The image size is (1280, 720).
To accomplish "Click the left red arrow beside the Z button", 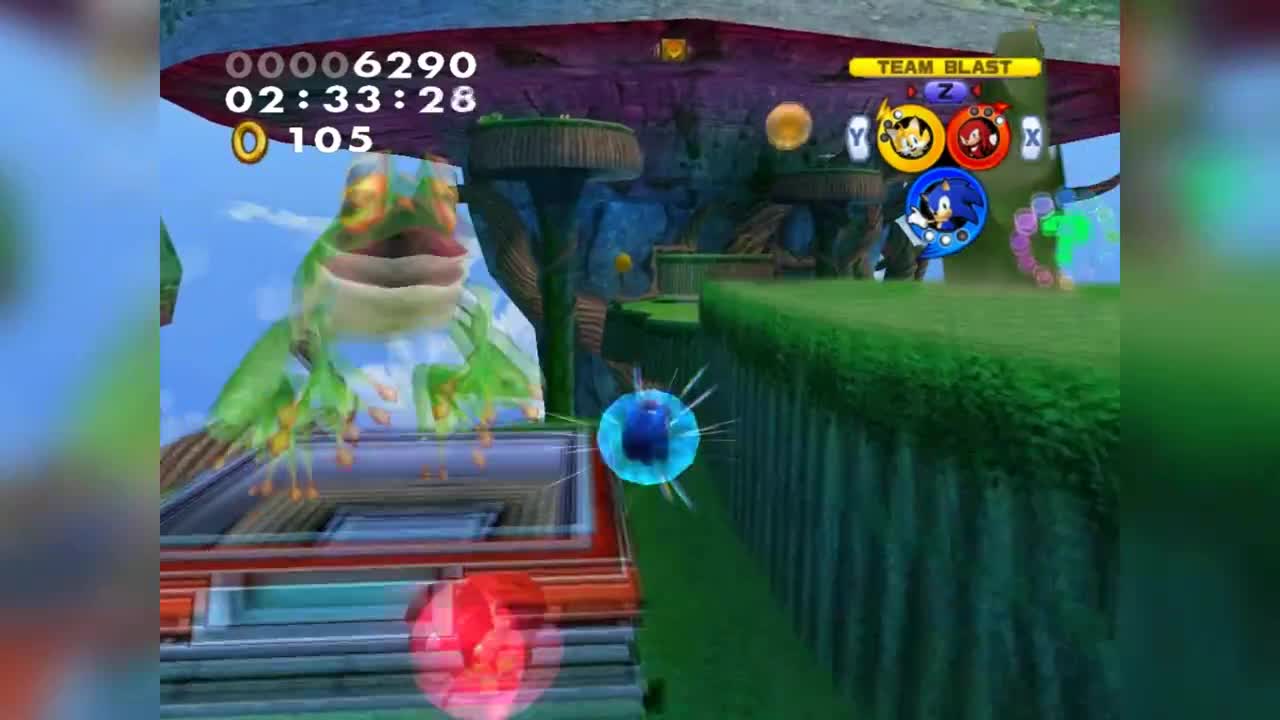I will tap(911, 89).
